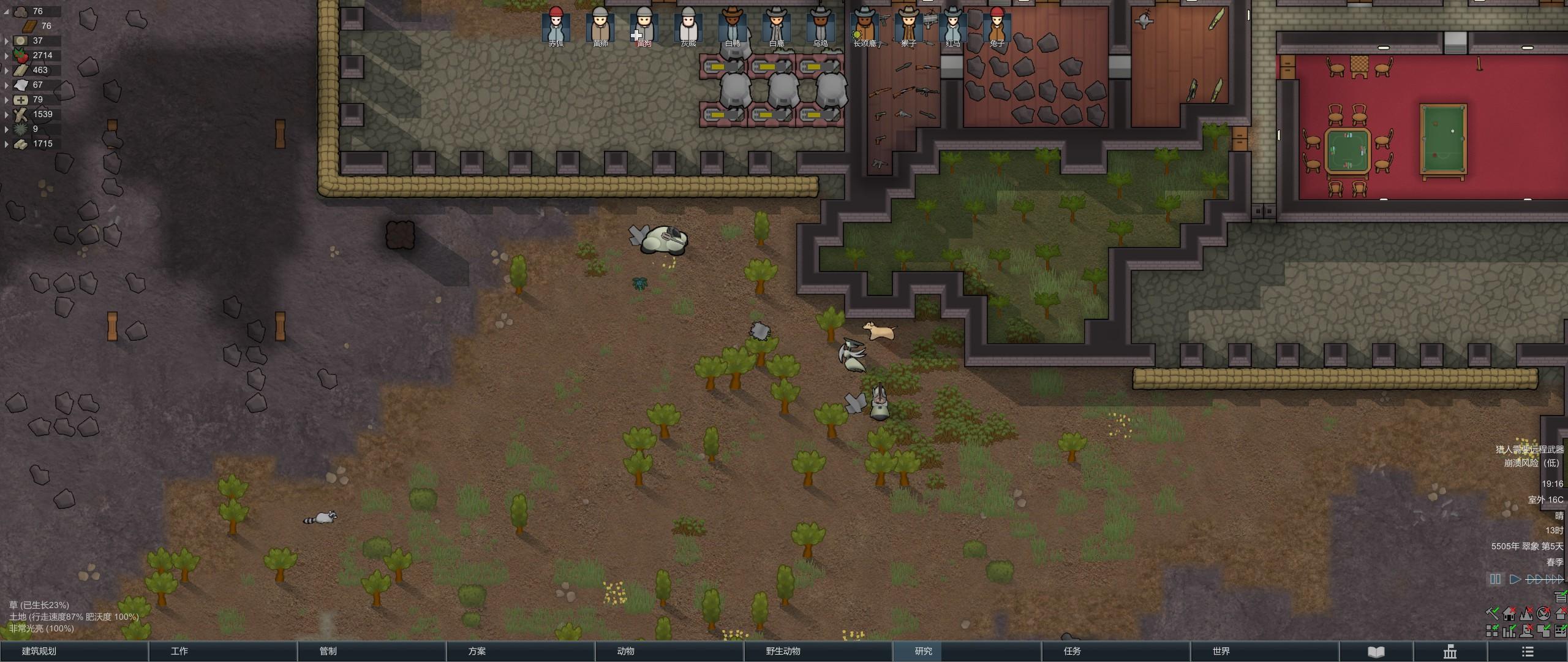
Task: Open the 方案 assign tab
Action: (x=477, y=651)
